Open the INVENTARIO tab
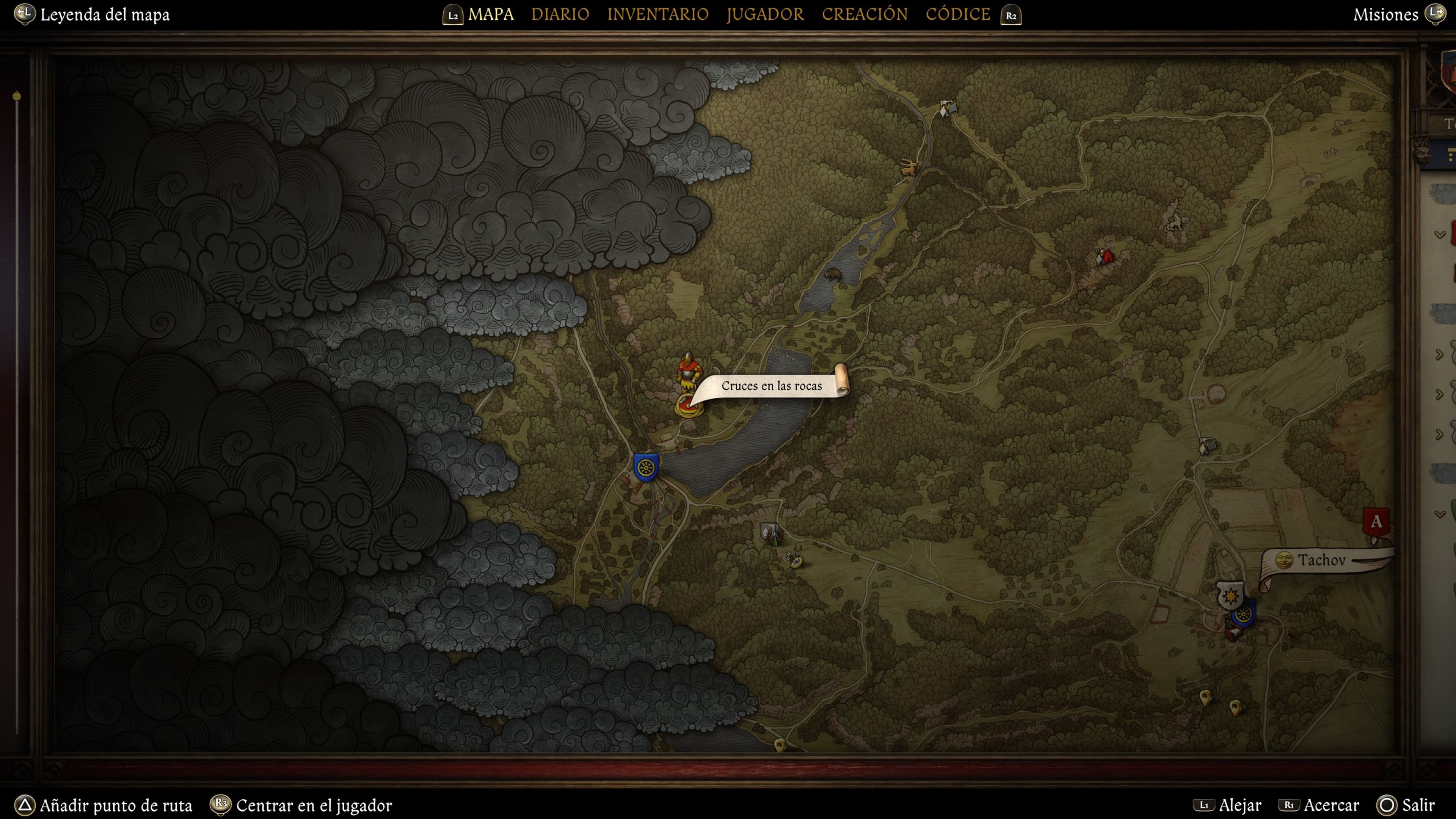1456x819 pixels. [x=657, y=14]
